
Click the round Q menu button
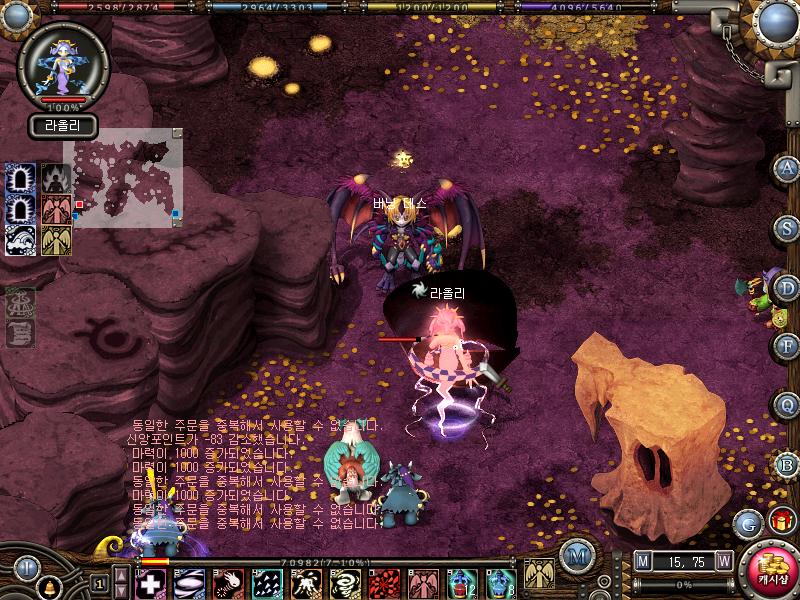point(787,405)
